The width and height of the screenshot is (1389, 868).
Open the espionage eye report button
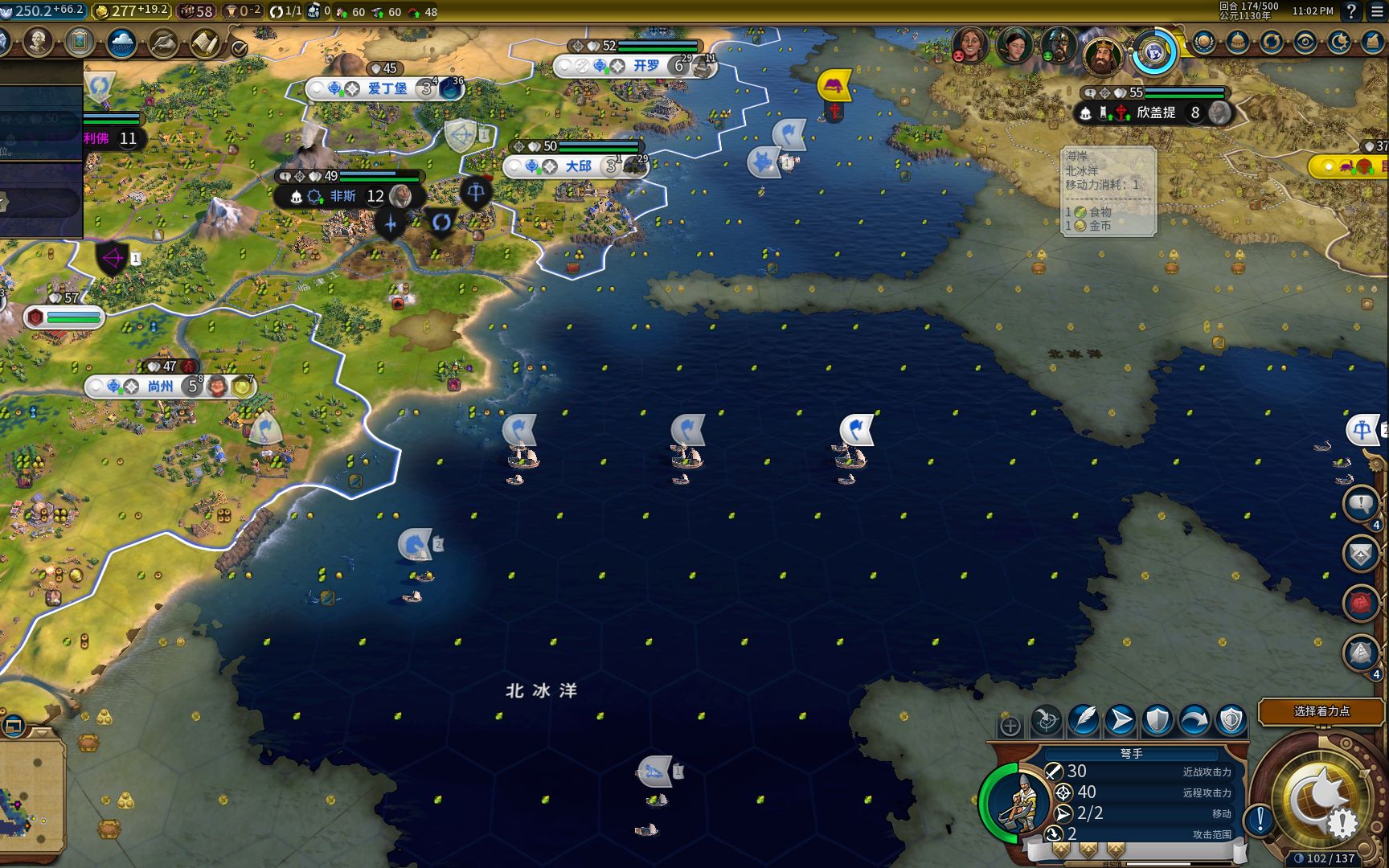[x=1305, y=42]
